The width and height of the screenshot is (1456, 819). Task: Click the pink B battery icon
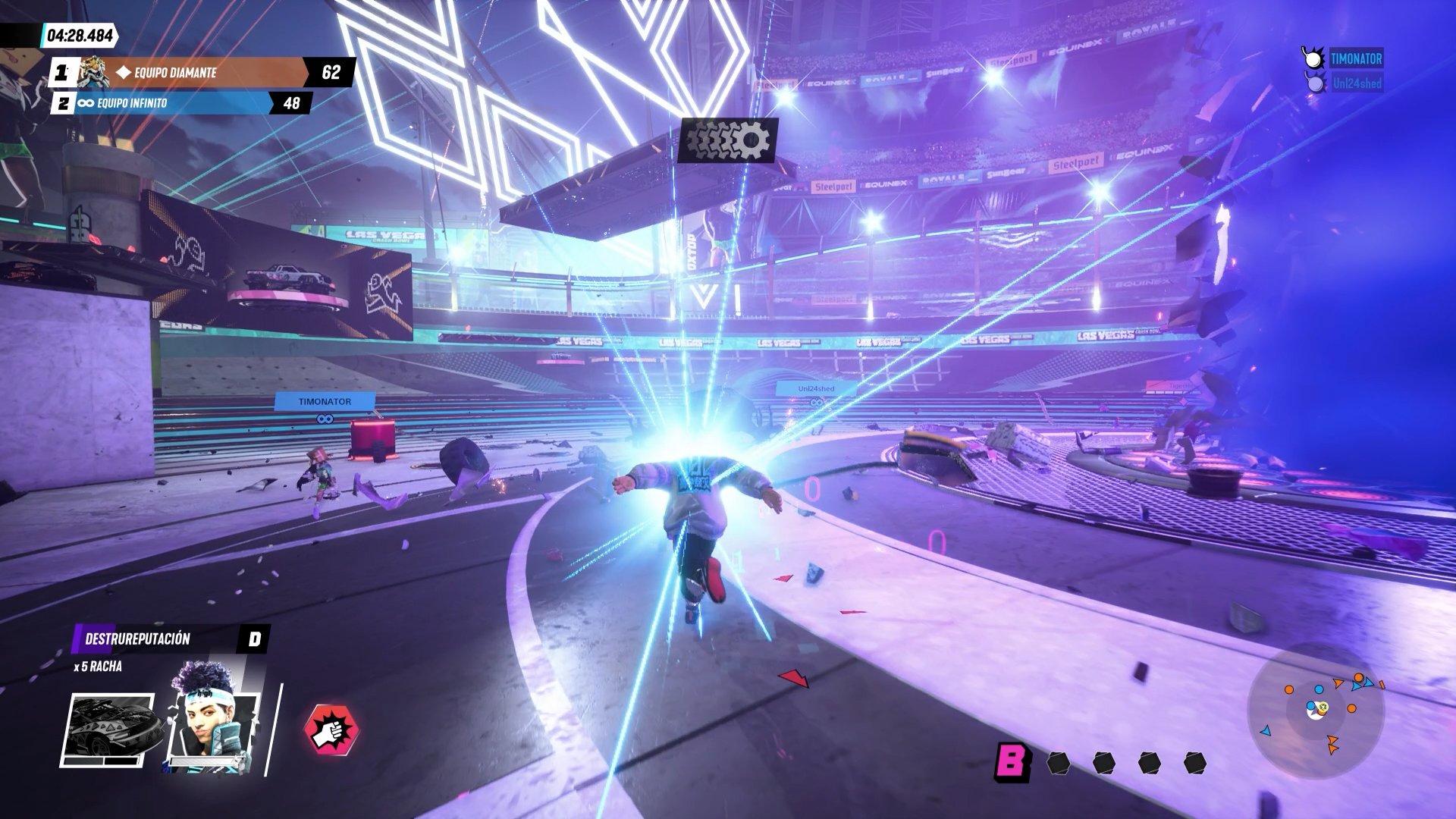[x=1012, y=761]
